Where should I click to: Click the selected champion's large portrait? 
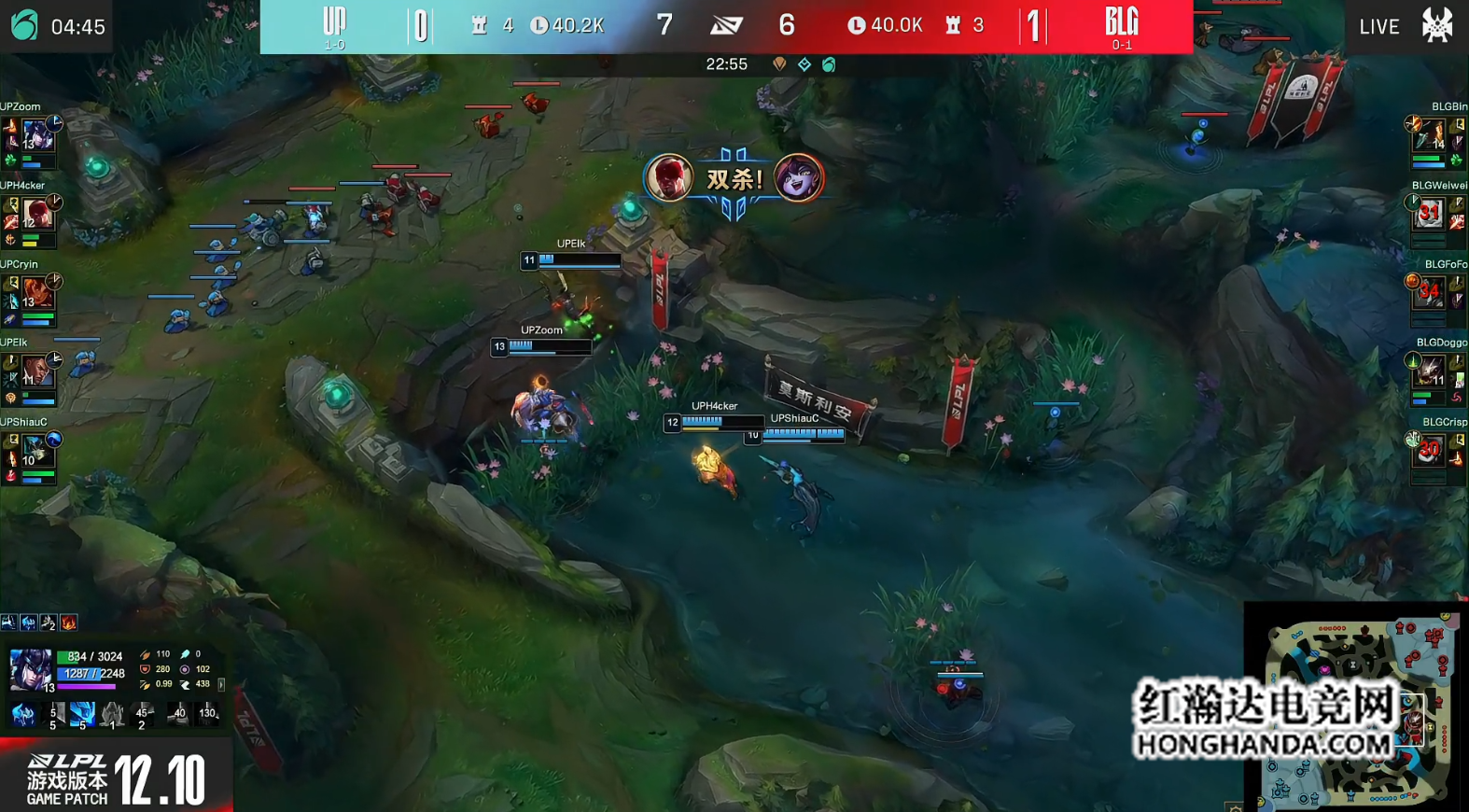pyautogui.click(x=30, y=670)
